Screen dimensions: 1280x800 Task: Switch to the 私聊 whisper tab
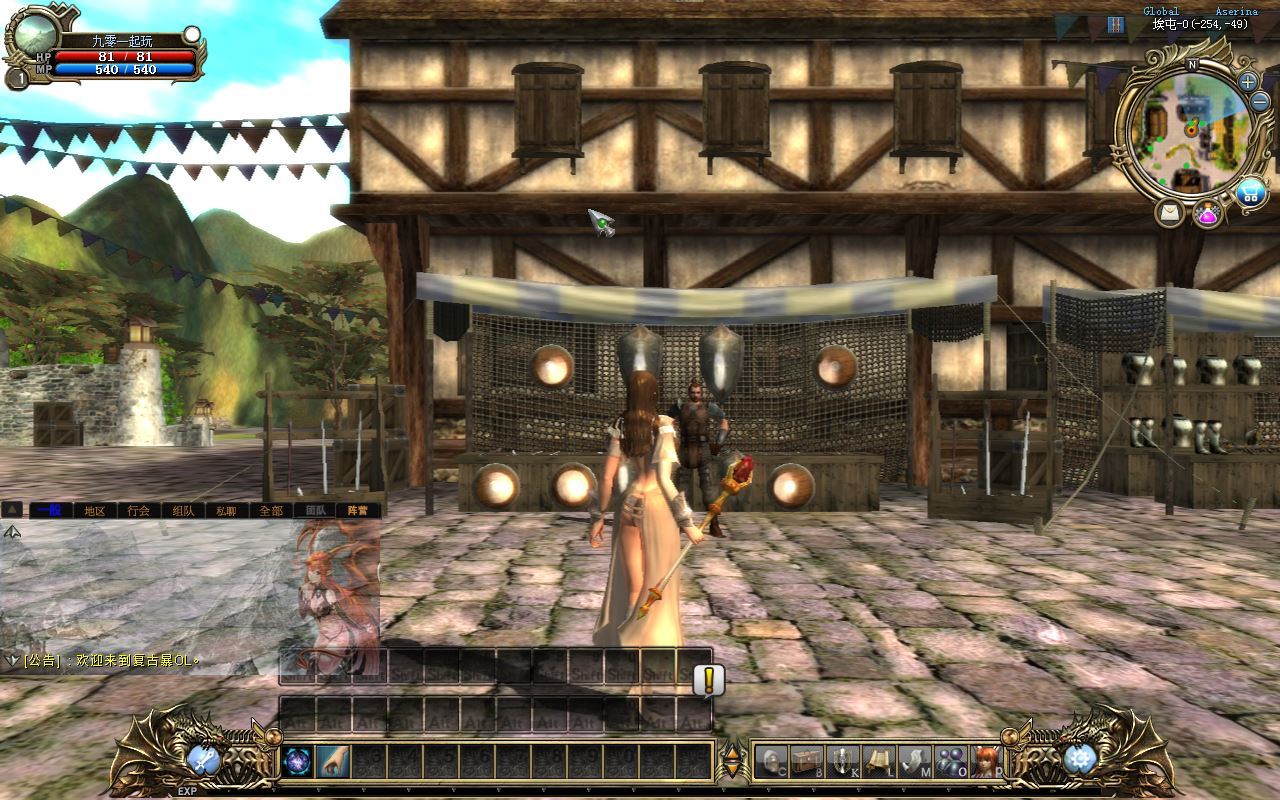coord(226,510)
